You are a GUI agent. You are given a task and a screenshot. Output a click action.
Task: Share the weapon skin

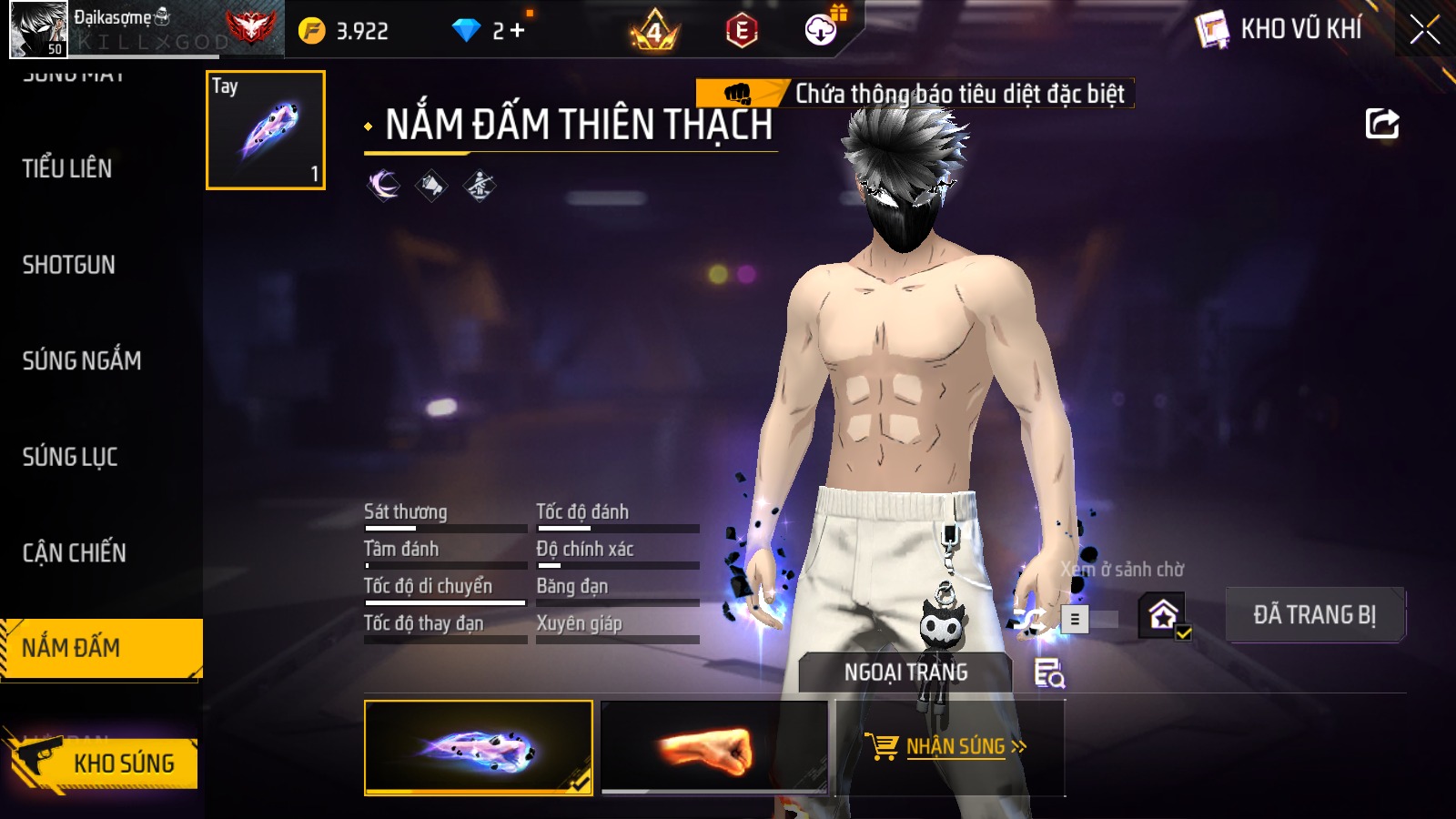coord(1381,124)
